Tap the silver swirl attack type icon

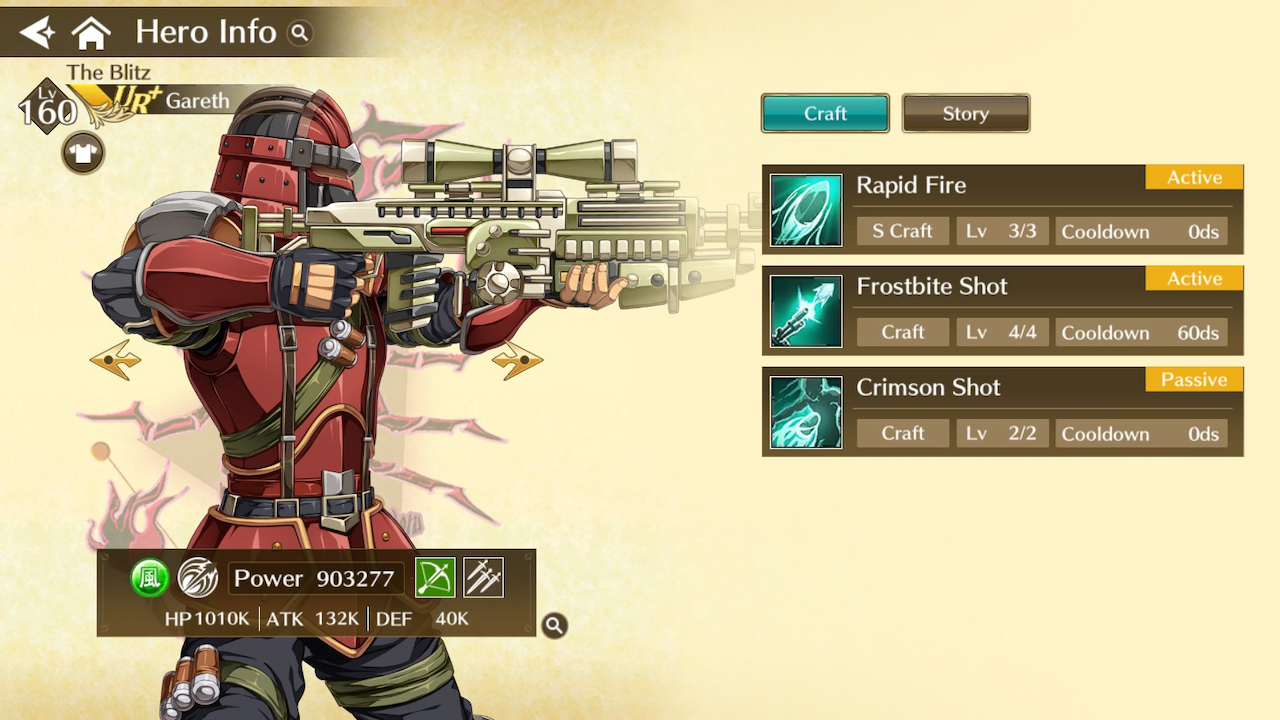pyautogui.click(x=197, y=578)
